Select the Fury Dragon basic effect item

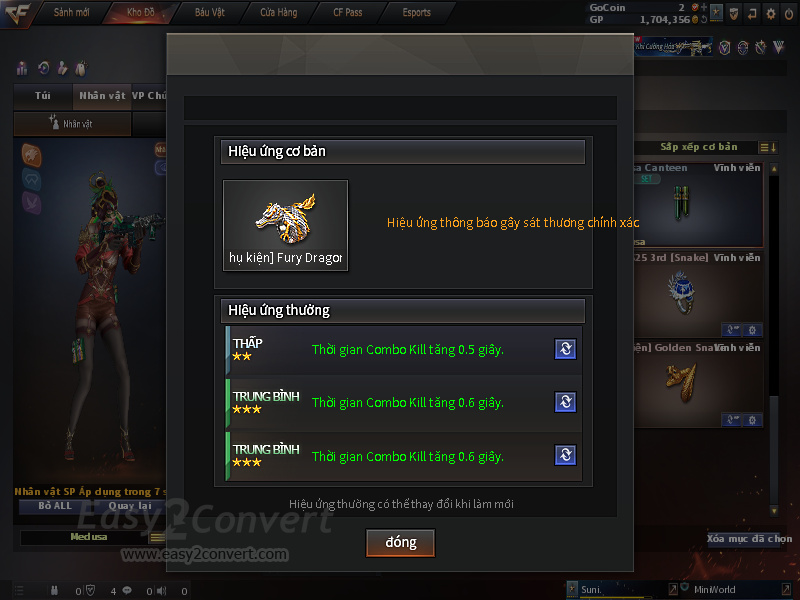pyautogui.click(x=285, y=225)
